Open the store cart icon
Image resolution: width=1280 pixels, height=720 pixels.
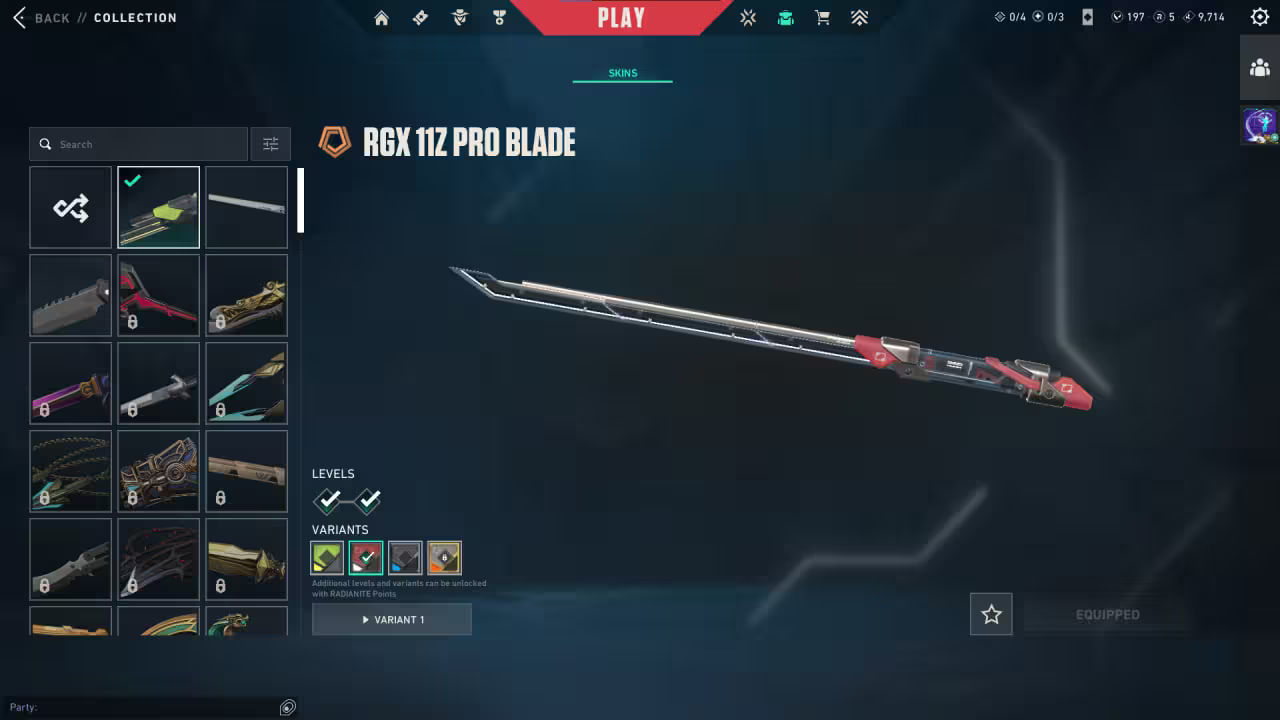click(x=822, y=18)
